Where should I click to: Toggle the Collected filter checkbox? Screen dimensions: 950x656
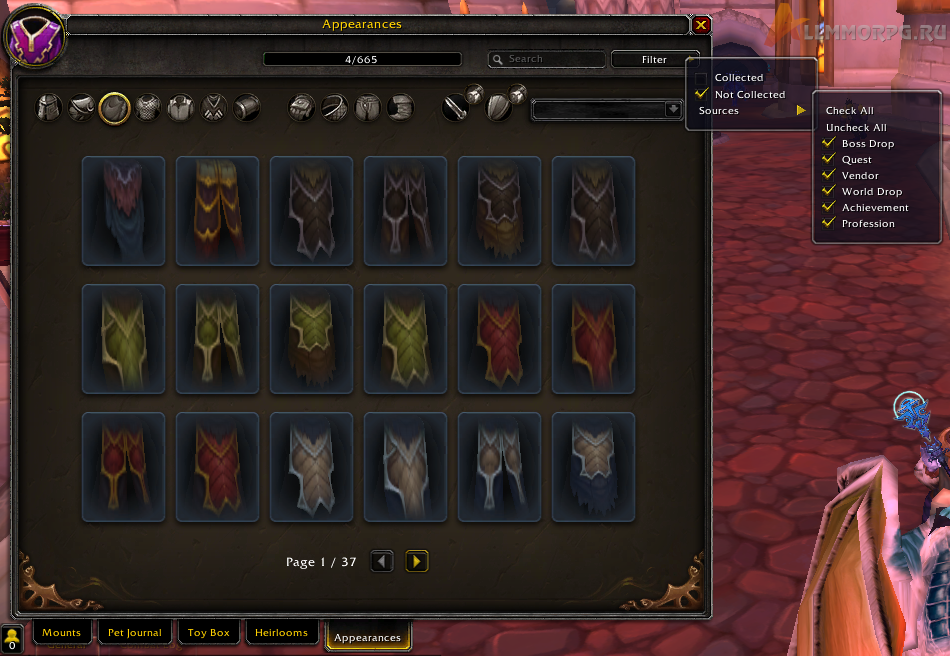coord(702,78)
